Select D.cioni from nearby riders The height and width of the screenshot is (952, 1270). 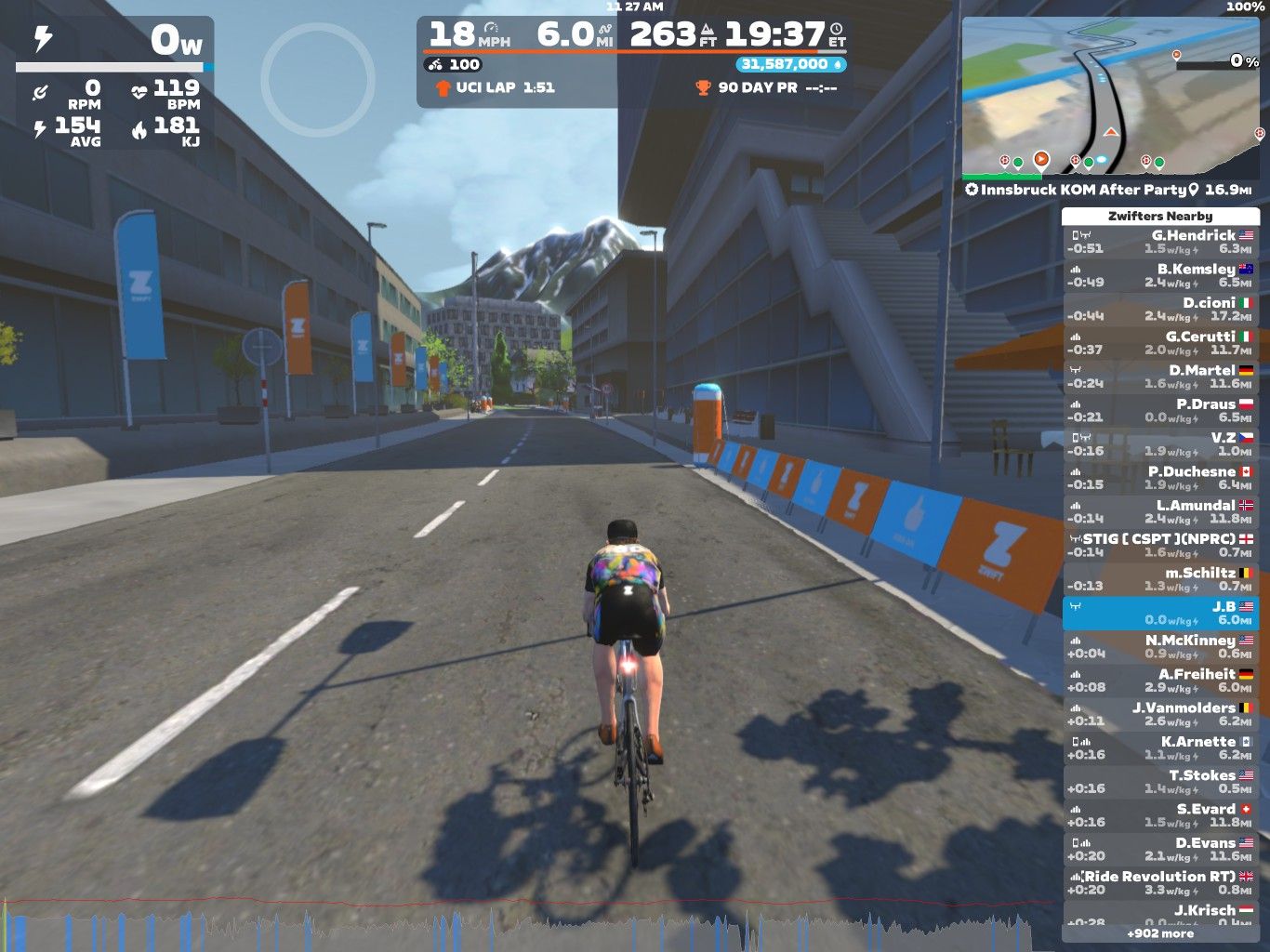click(x=1160, y=310)
